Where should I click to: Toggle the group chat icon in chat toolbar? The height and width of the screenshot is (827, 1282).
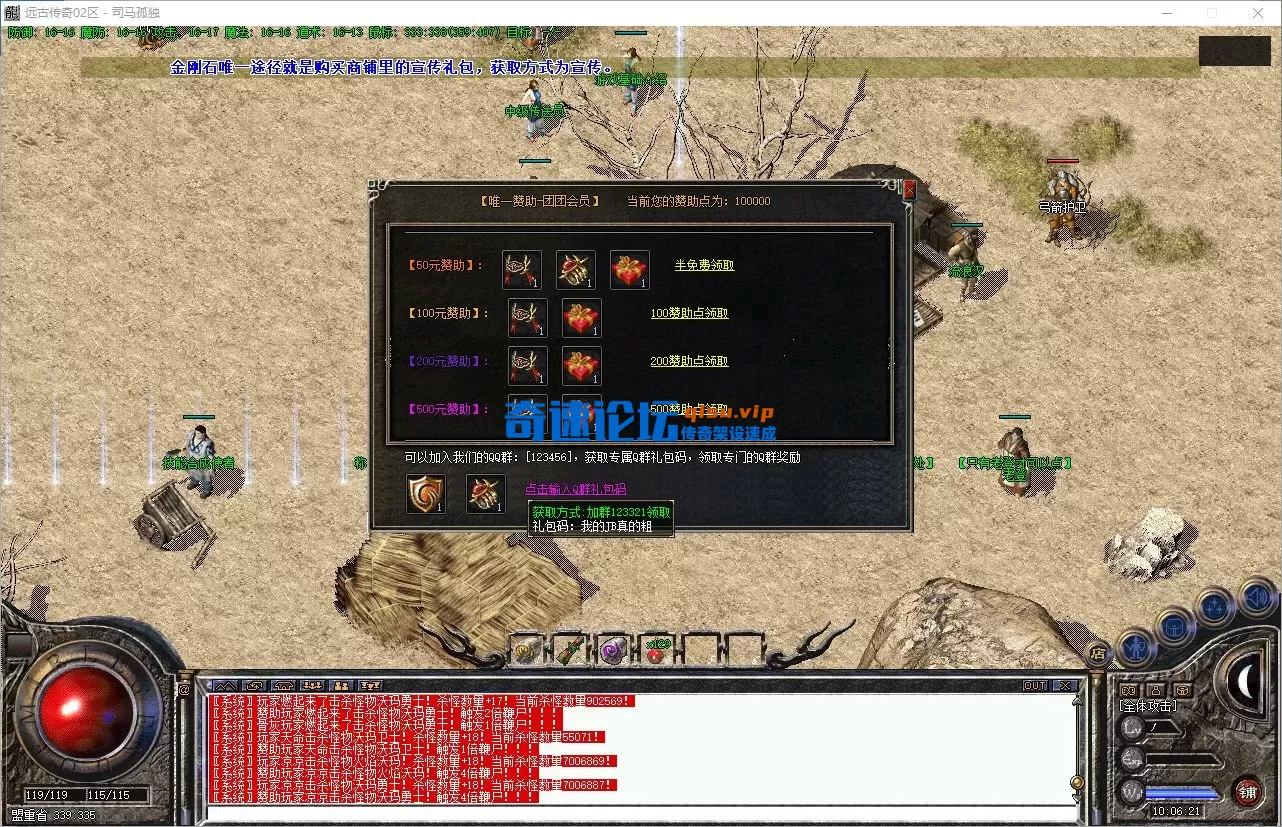[x=312, y=687]
